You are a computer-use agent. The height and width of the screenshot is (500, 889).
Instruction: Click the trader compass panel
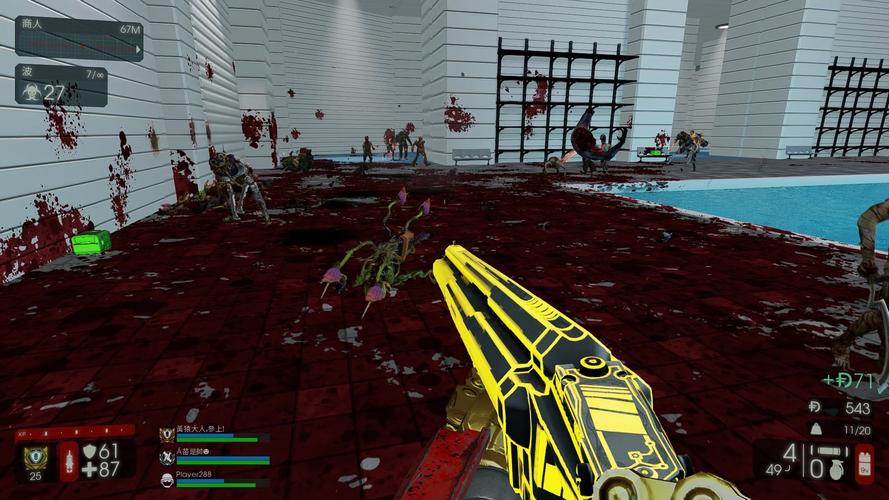[x=79, y=39]
